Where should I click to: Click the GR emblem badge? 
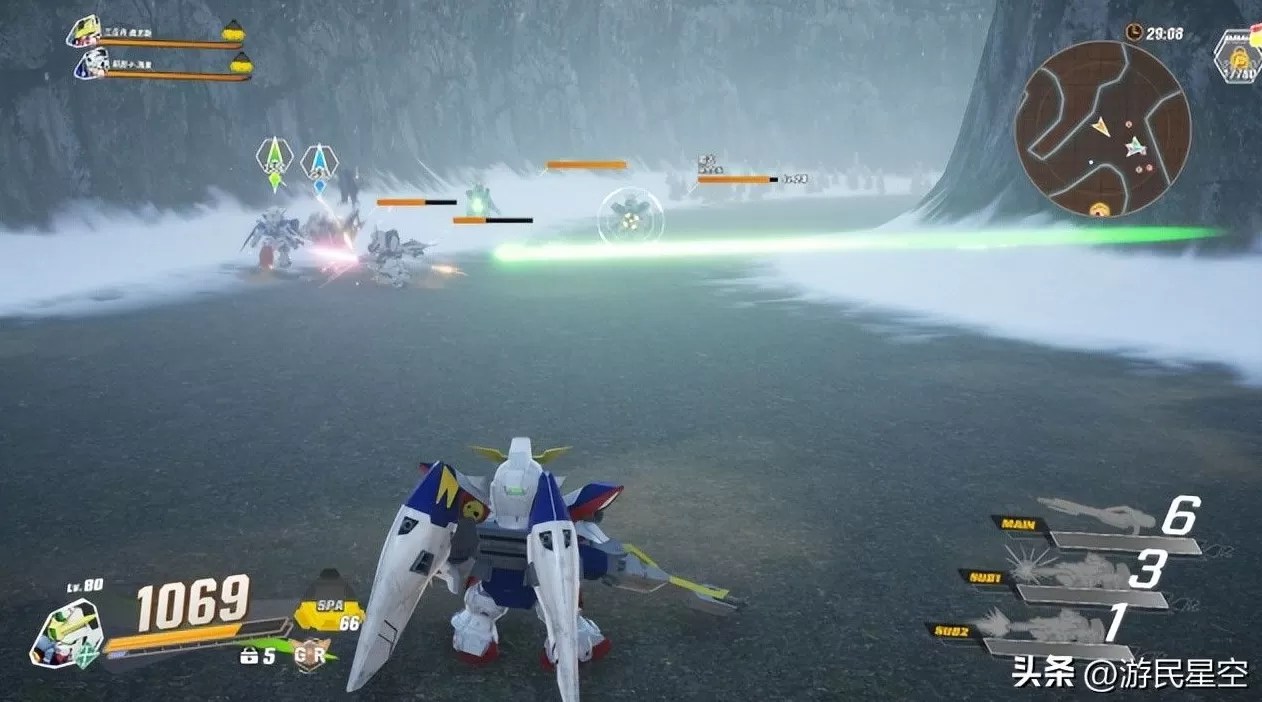pos(311,654)
